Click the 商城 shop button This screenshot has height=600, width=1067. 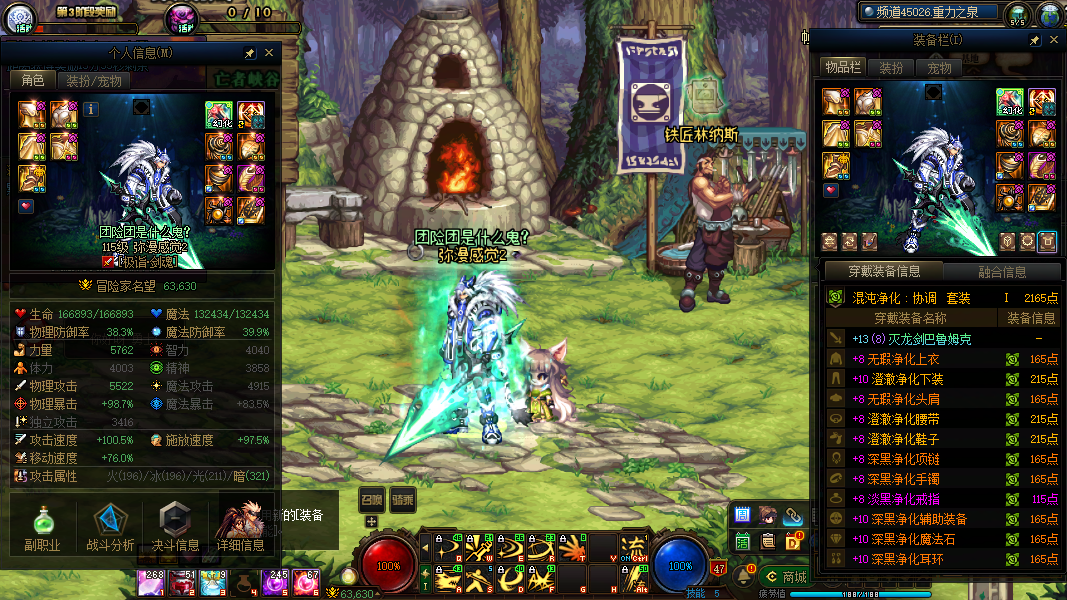click(x=784, y=577)
